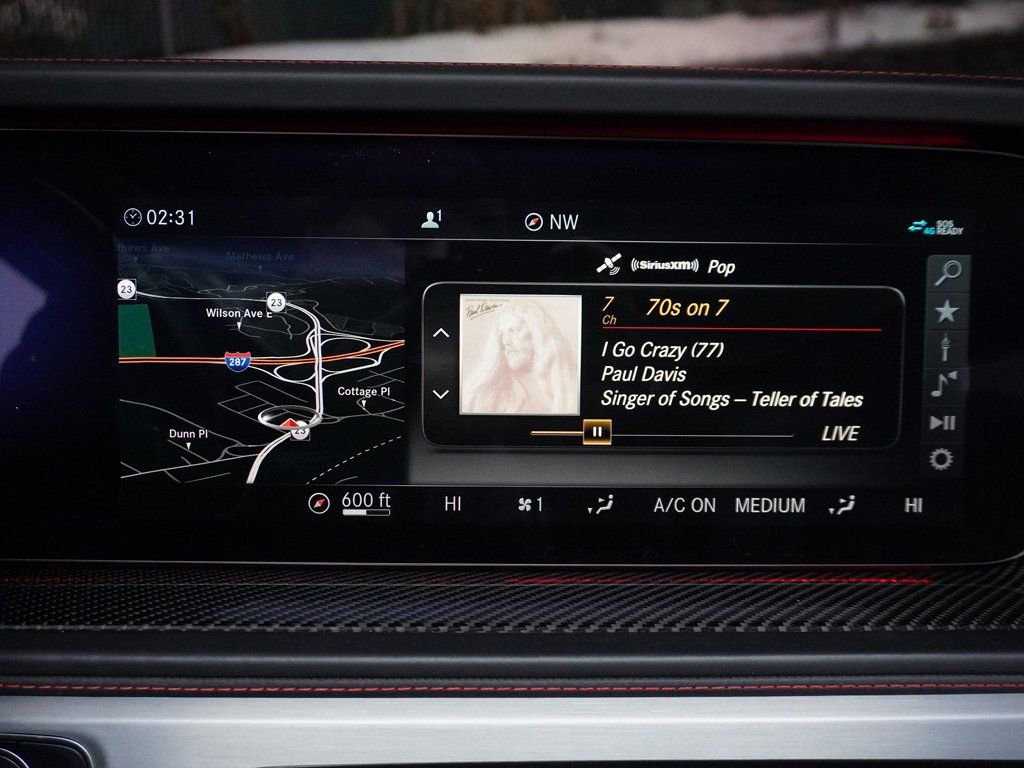Toggle the sidebar play/pause icon
1024x768 pixels.
(x=943, y=422)
